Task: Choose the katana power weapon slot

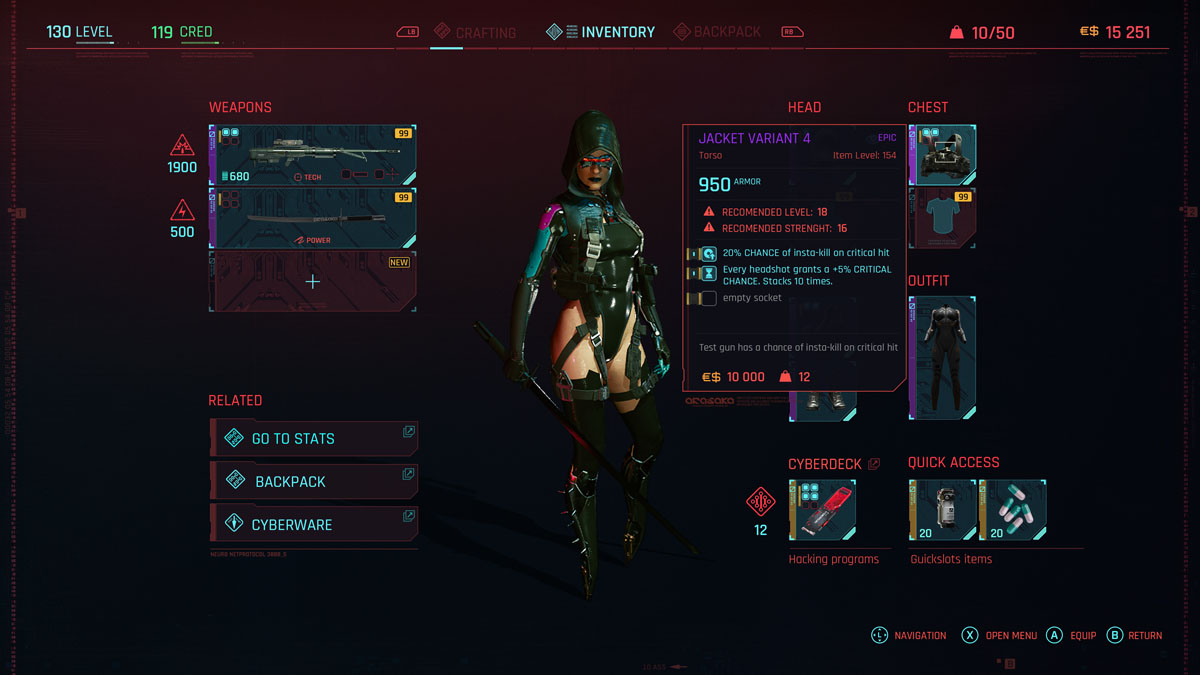Action: pos(312,218)
